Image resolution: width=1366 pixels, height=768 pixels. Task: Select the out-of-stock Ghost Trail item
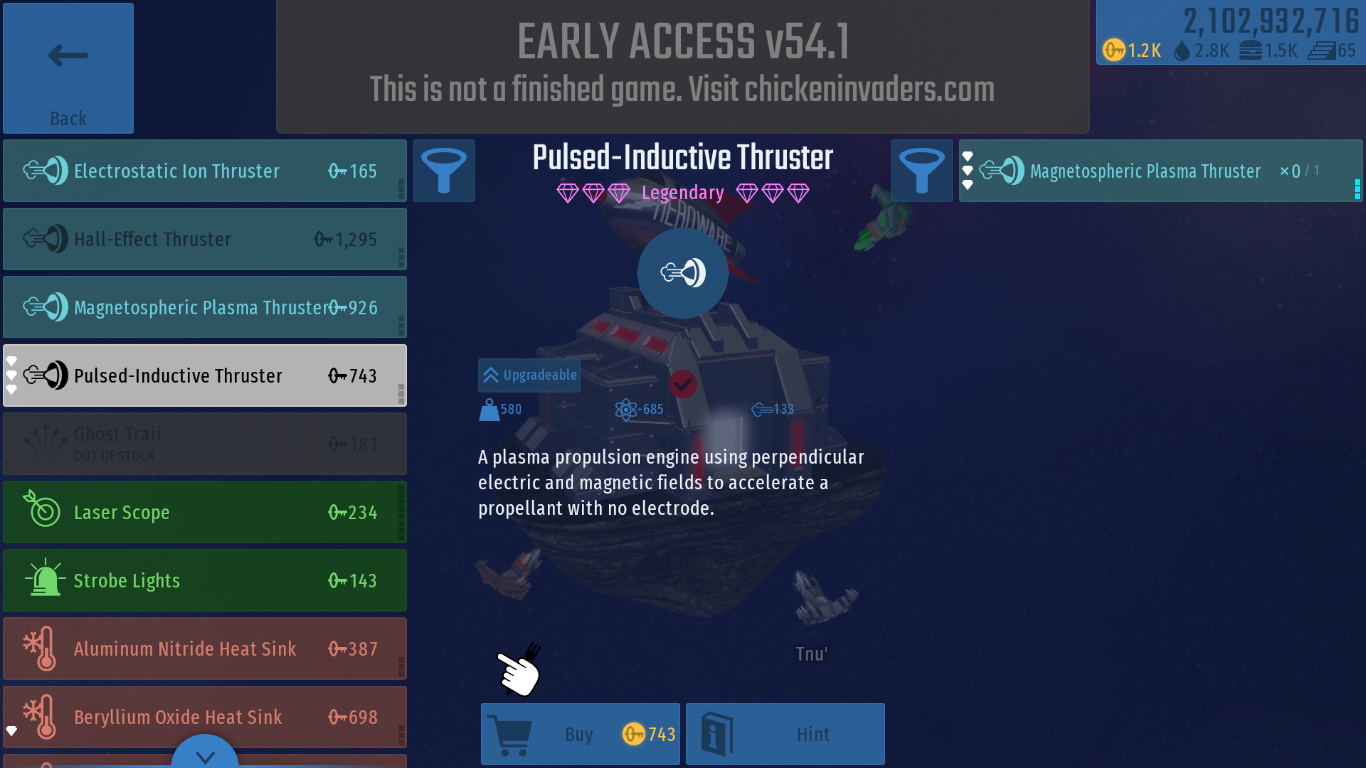point(204,444)
